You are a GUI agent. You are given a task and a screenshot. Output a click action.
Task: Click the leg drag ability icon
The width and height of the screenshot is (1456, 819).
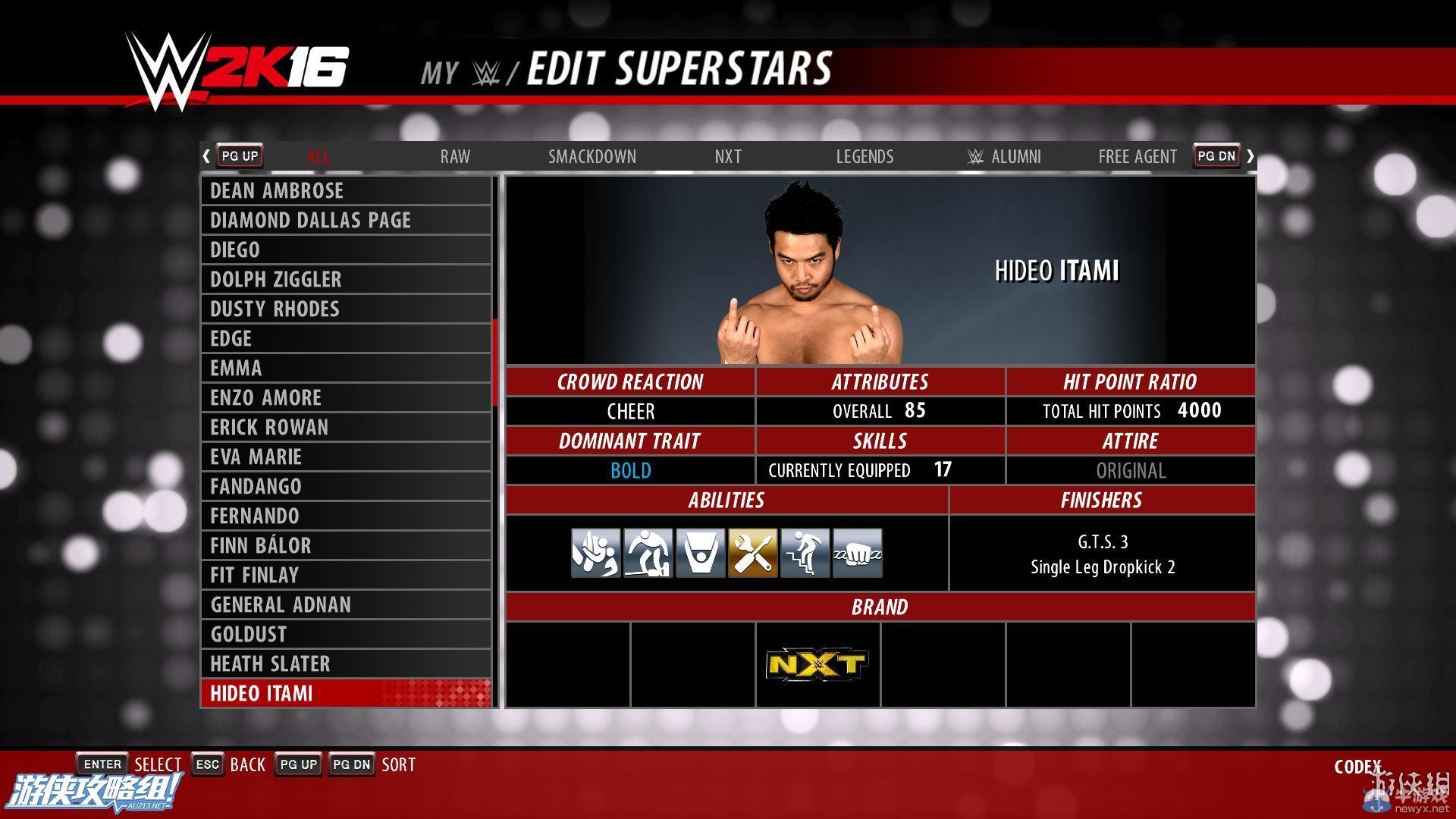[x=648, y=552]
